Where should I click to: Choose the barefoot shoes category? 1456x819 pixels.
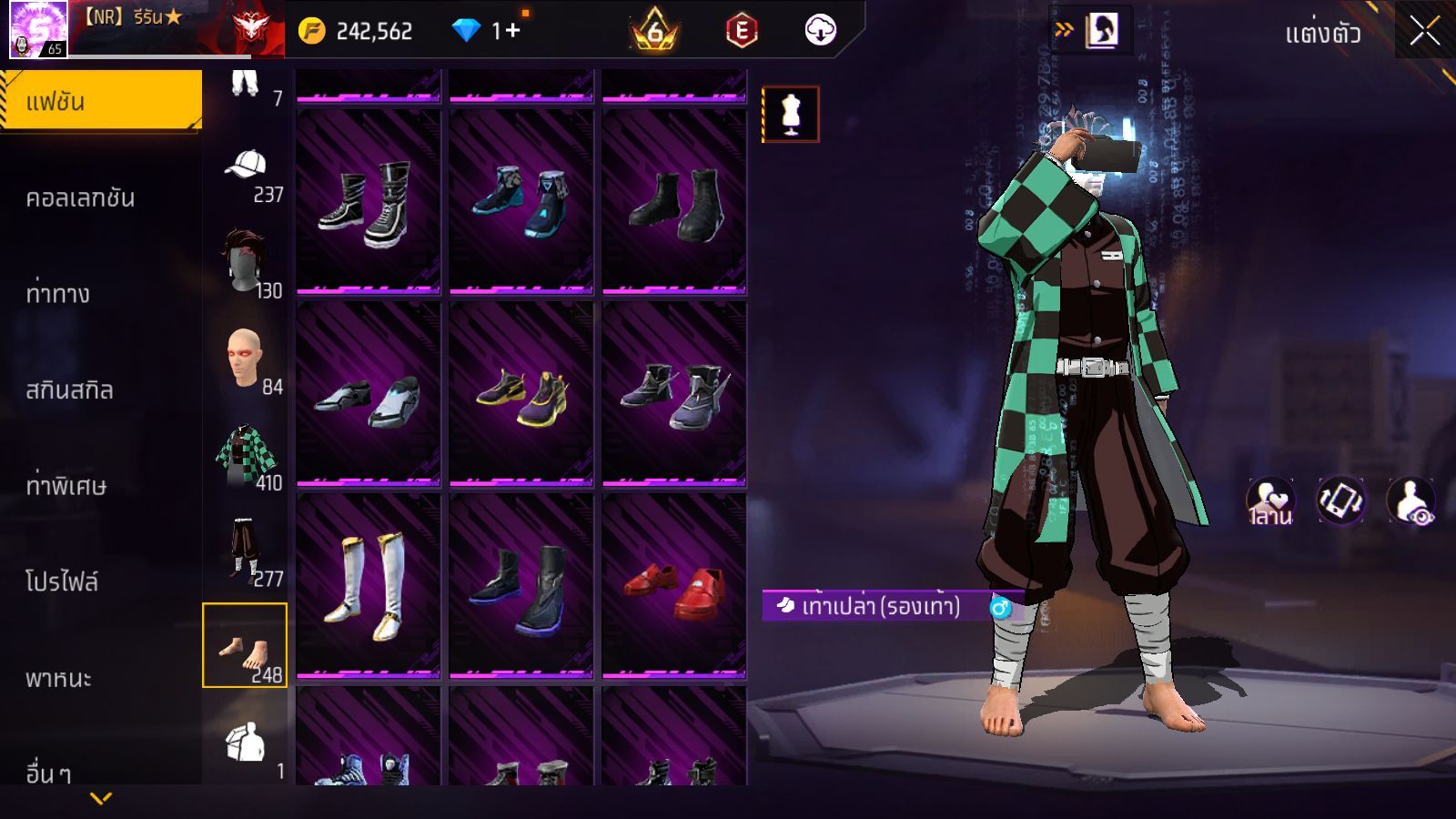pos(245,646)
